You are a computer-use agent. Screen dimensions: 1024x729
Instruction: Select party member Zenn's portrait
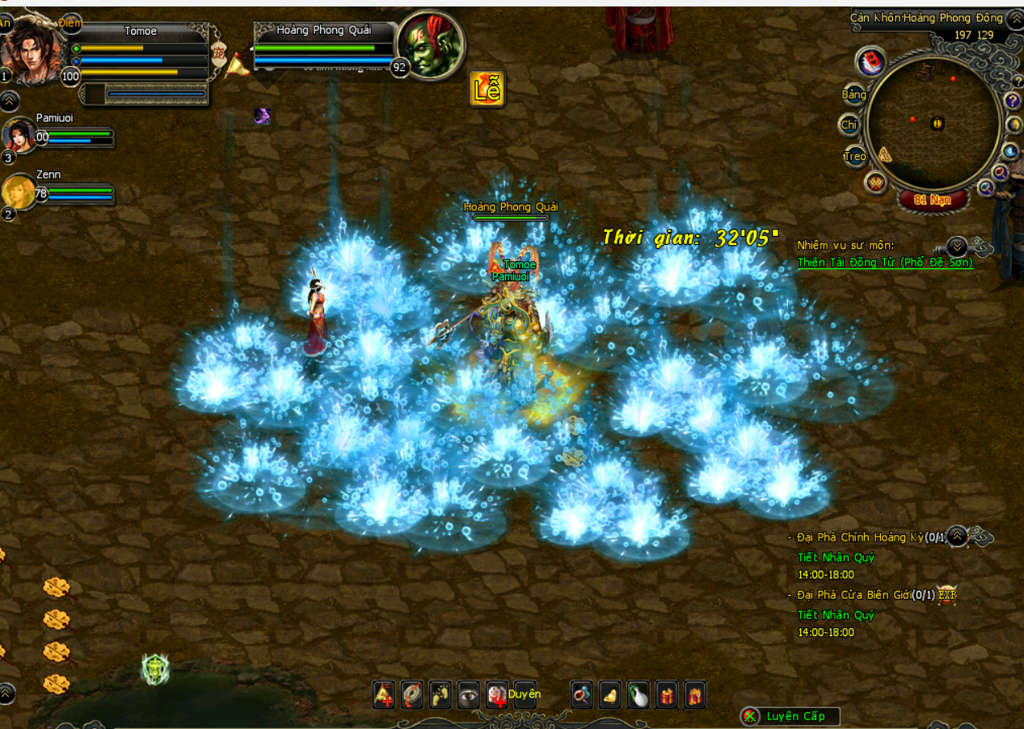point(18,192)
